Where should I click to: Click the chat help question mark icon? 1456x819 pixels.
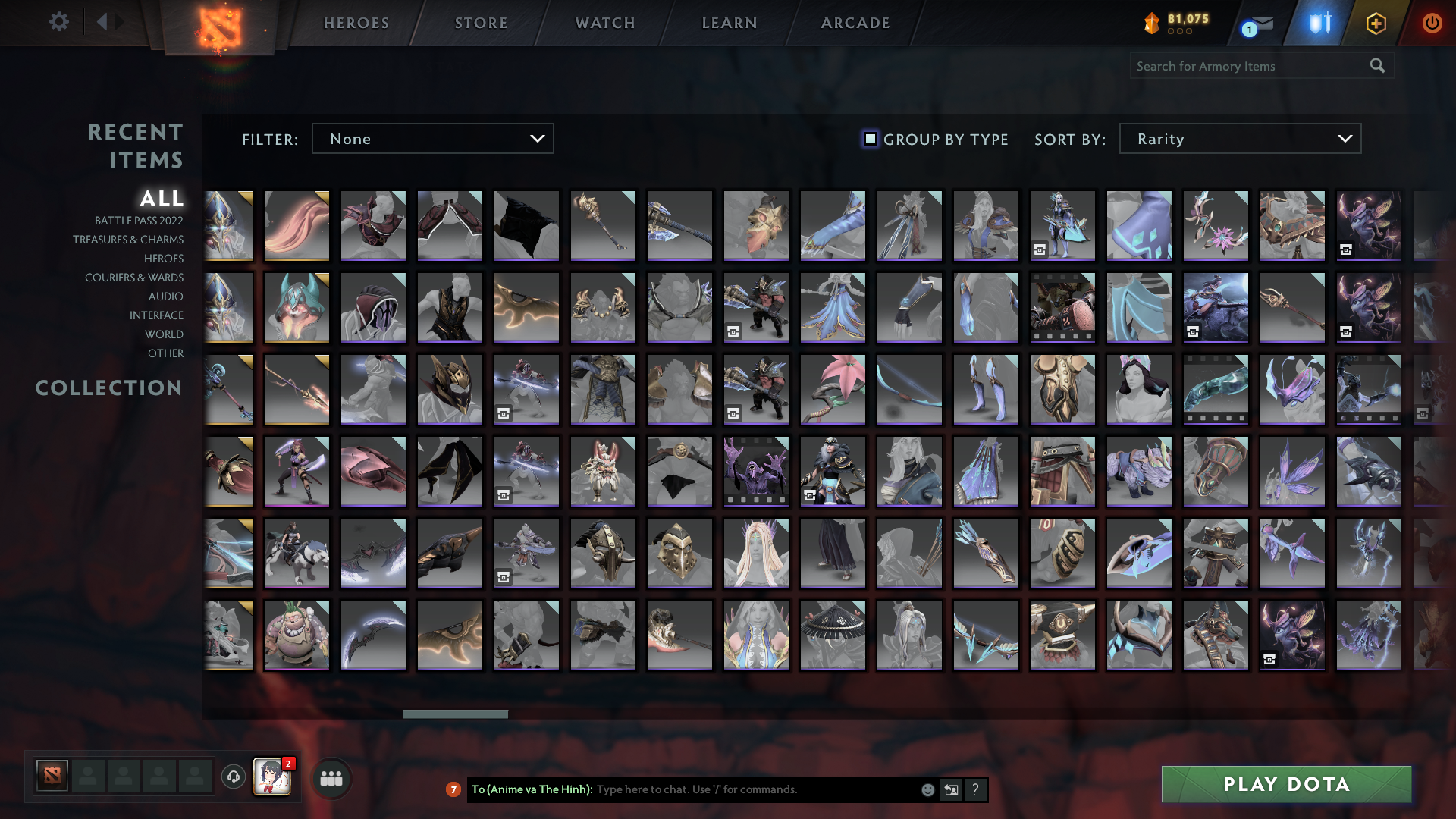[976, 789]
